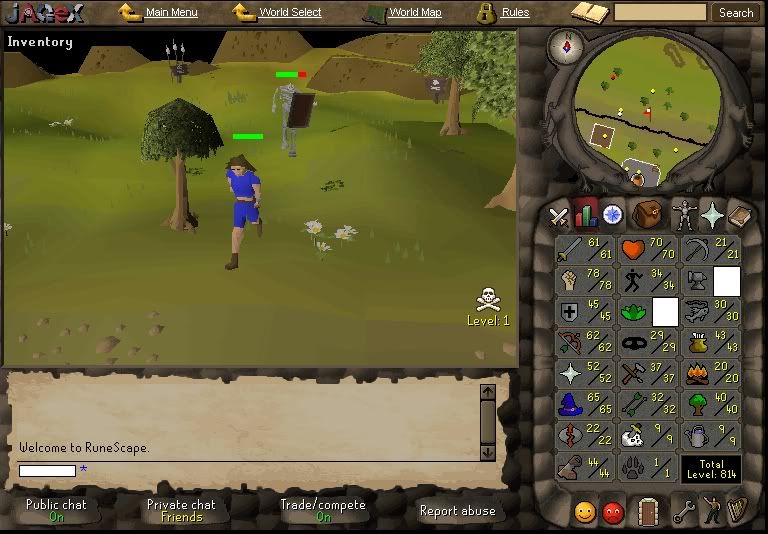Open the worn equipment tab
The height and width of the screenshot is (534, 768).
[x=685, y=214]
